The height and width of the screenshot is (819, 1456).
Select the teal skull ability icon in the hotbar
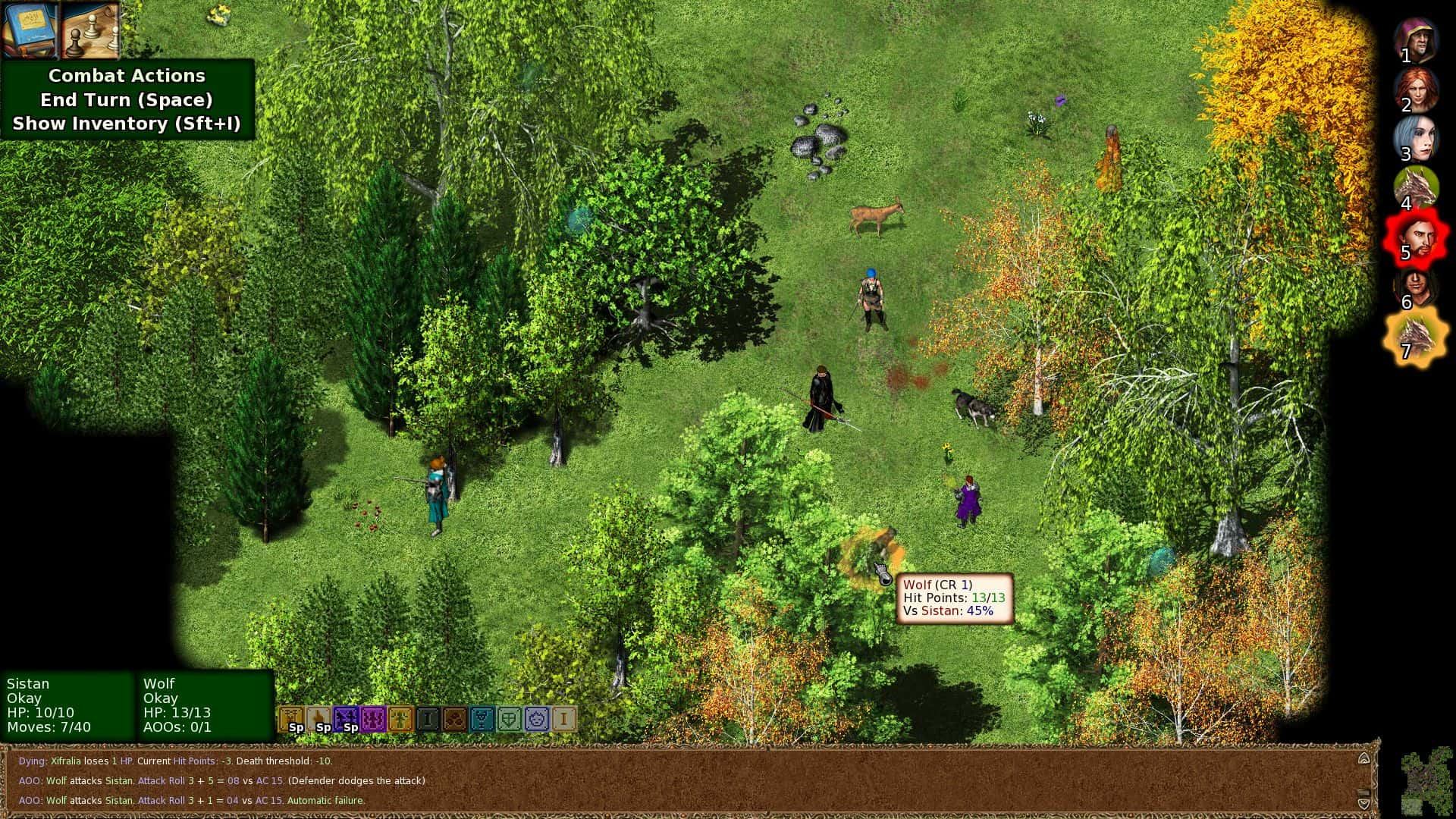coord(484,717)
